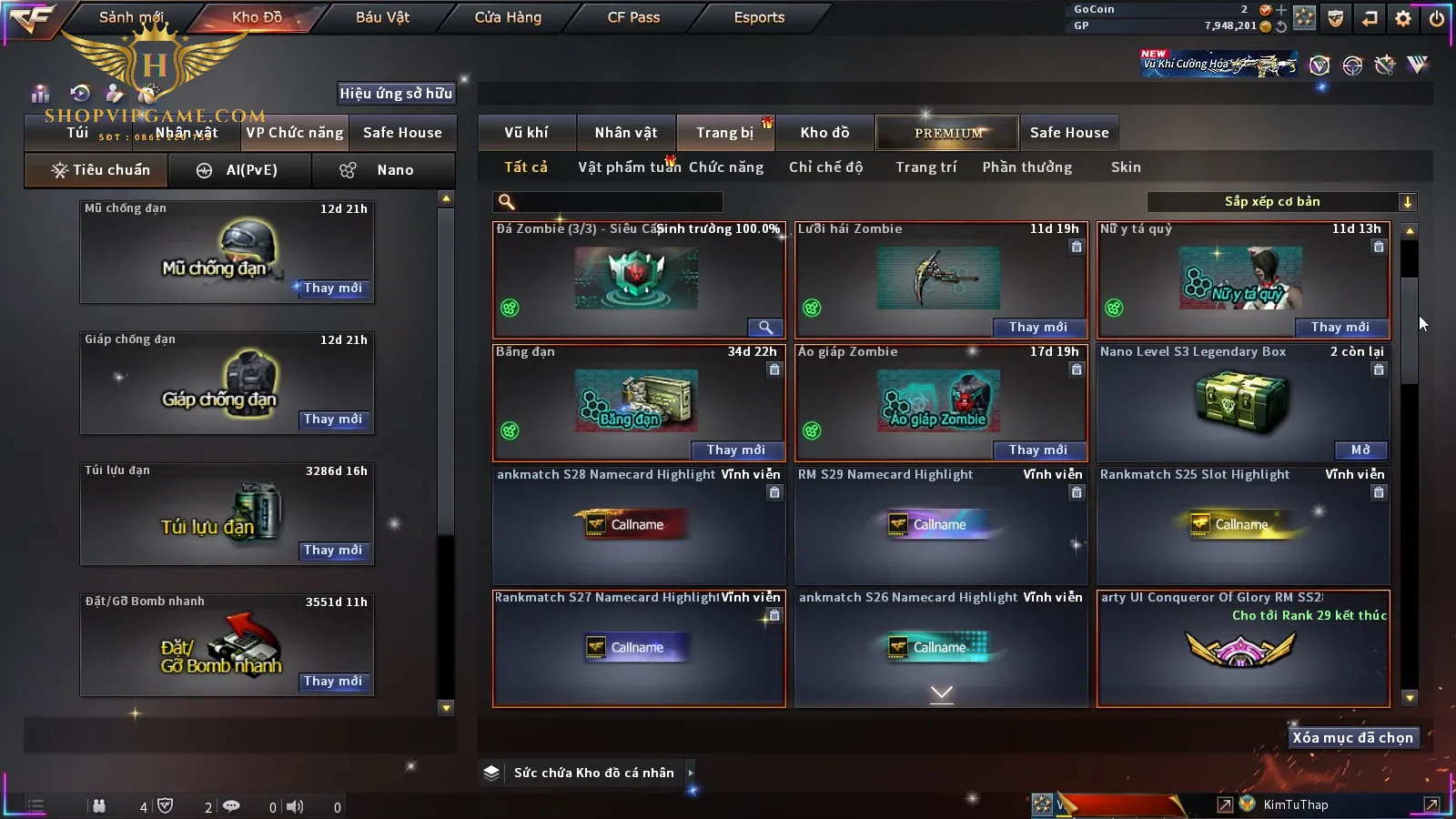
Task: Switch to the Vũ khí tab
Action: (x=526, y=133)
